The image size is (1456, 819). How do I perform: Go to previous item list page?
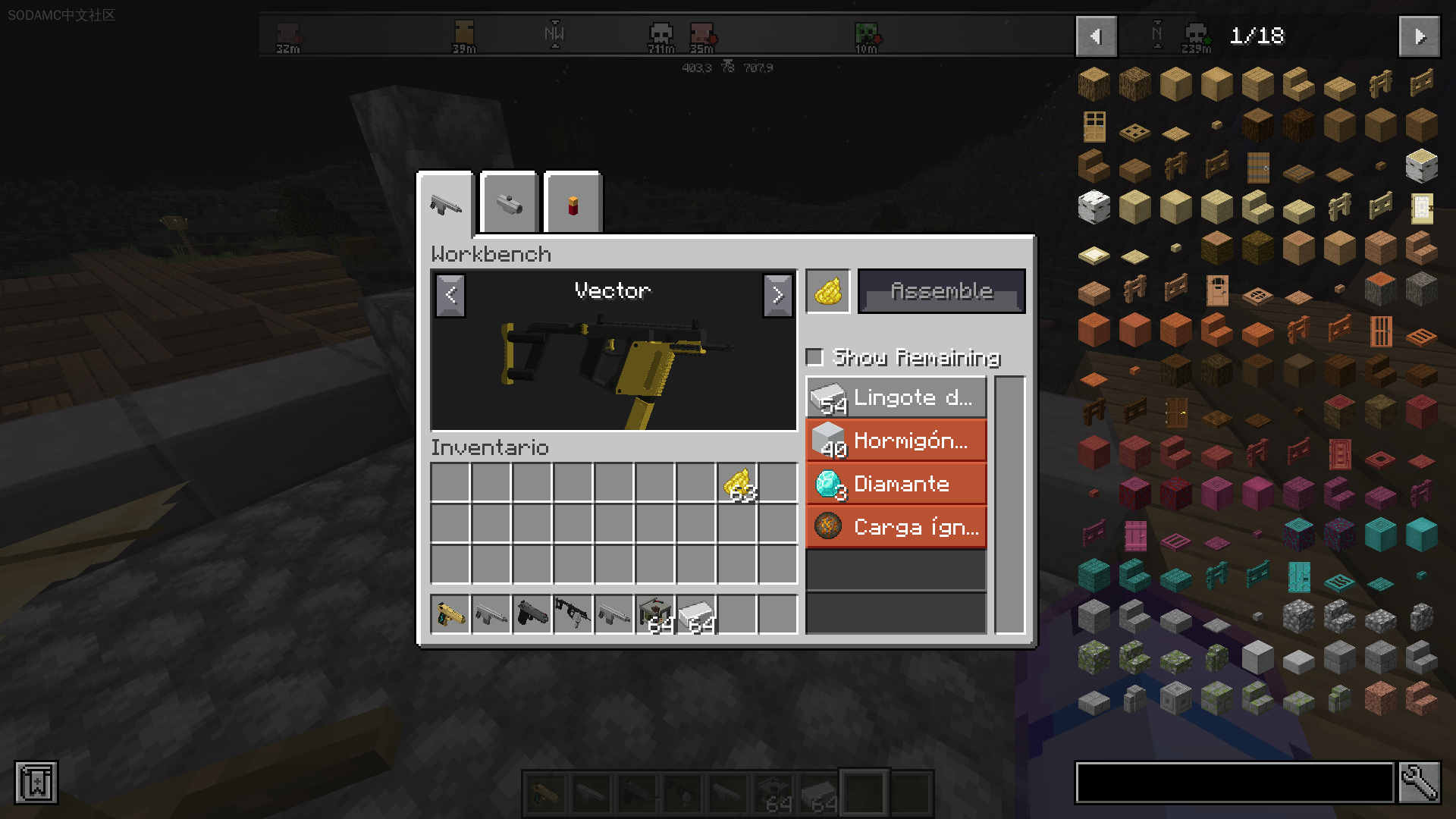tap(1096, 36)
